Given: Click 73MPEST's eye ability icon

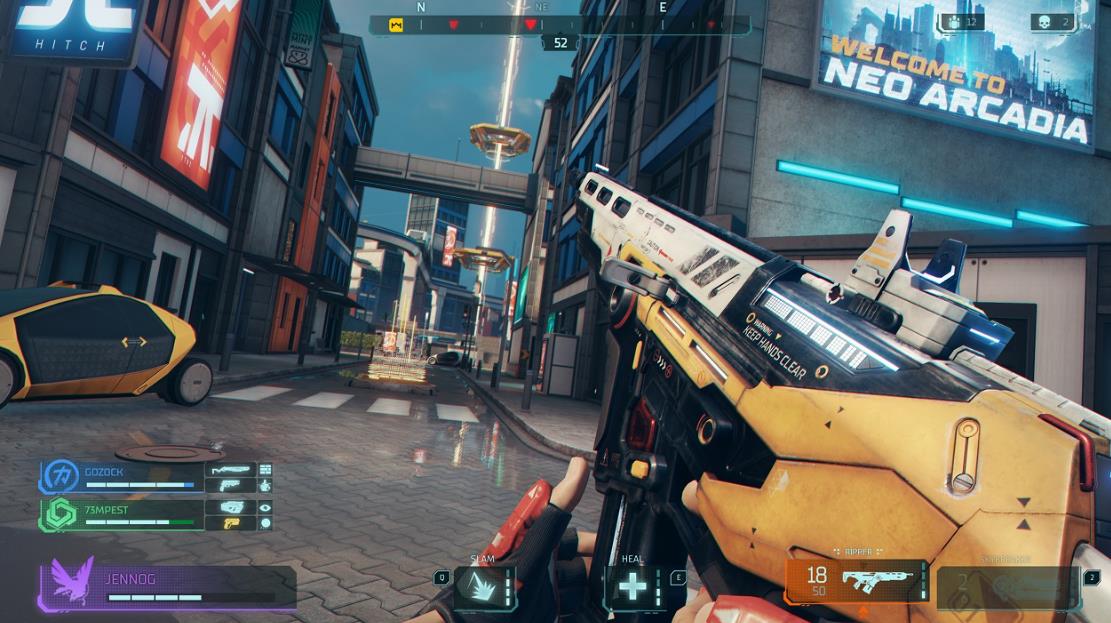Looking at the screenshot, I should click(265, 507).
